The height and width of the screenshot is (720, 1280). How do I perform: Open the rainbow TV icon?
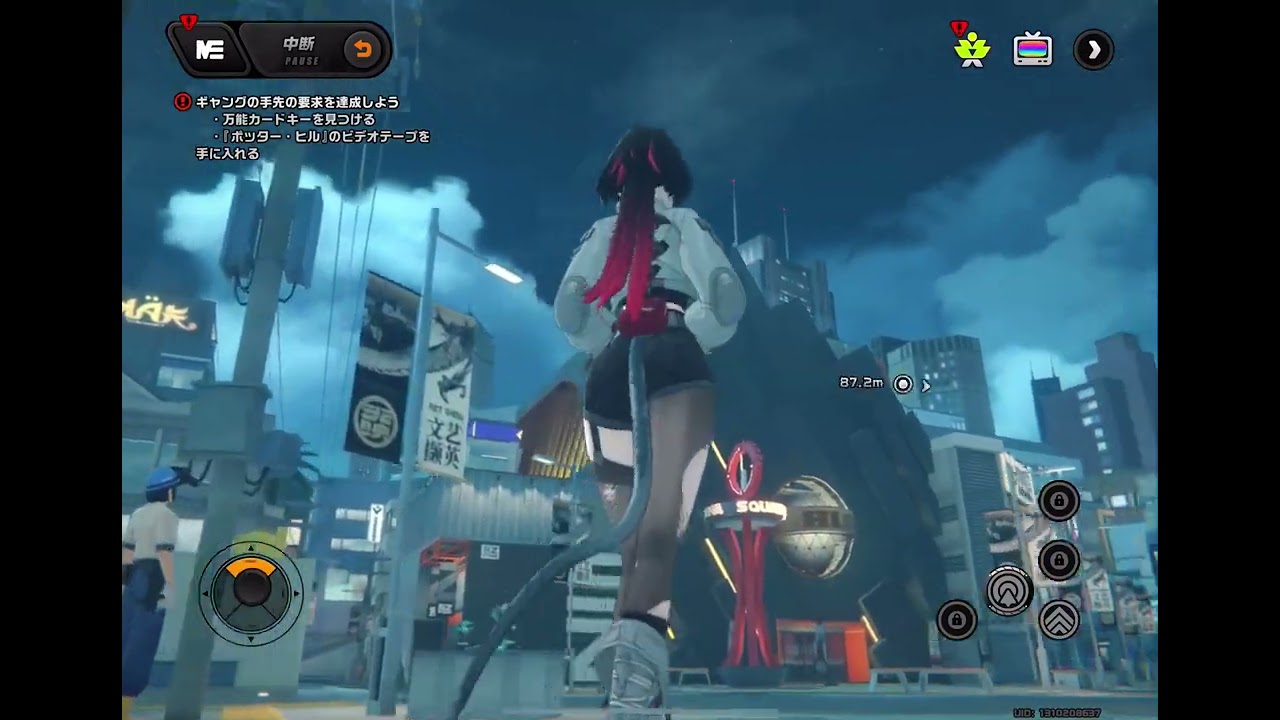coord(1032,50)
